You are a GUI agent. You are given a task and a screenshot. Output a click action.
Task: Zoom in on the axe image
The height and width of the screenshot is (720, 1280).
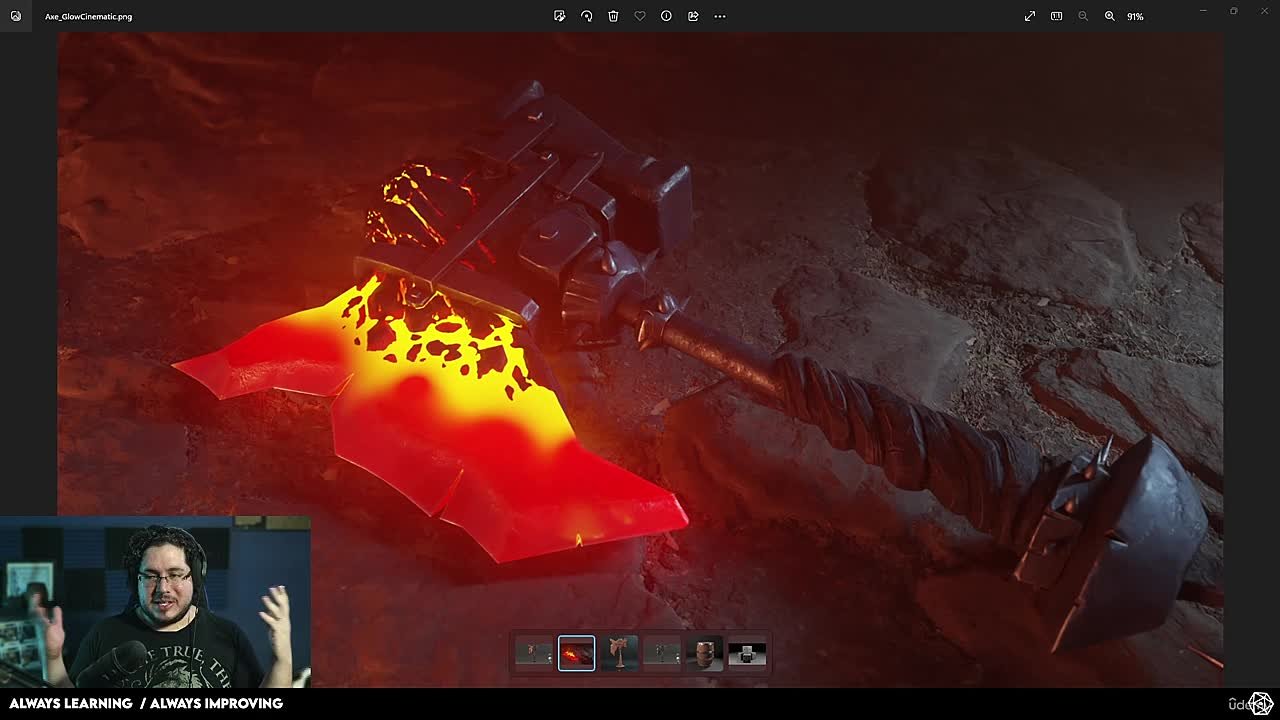point(1110,16)
